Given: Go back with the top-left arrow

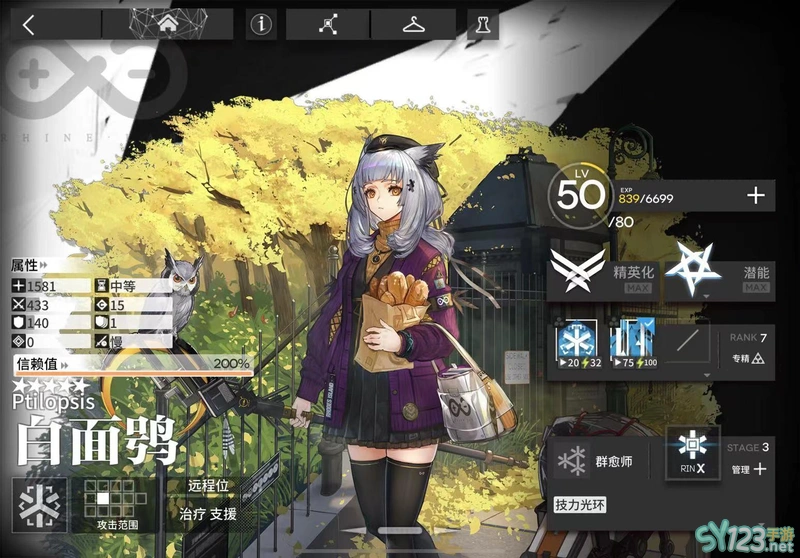Looking at the screenshot, I should pyautogui.click(x=28, y=25).
